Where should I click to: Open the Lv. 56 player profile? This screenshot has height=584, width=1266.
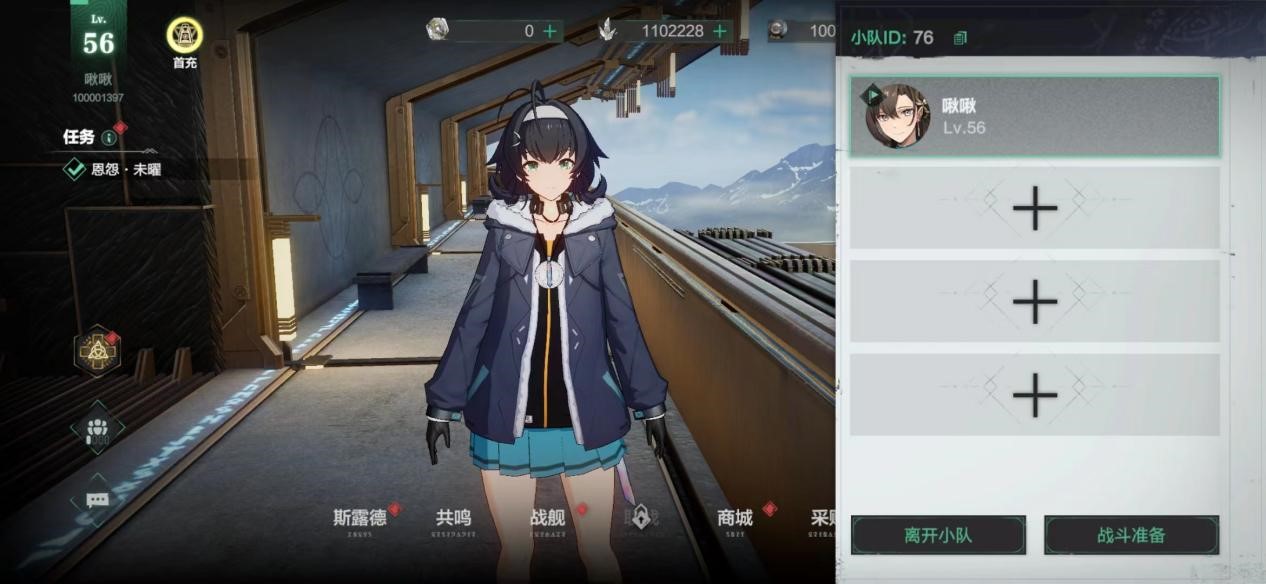(98, 42)
